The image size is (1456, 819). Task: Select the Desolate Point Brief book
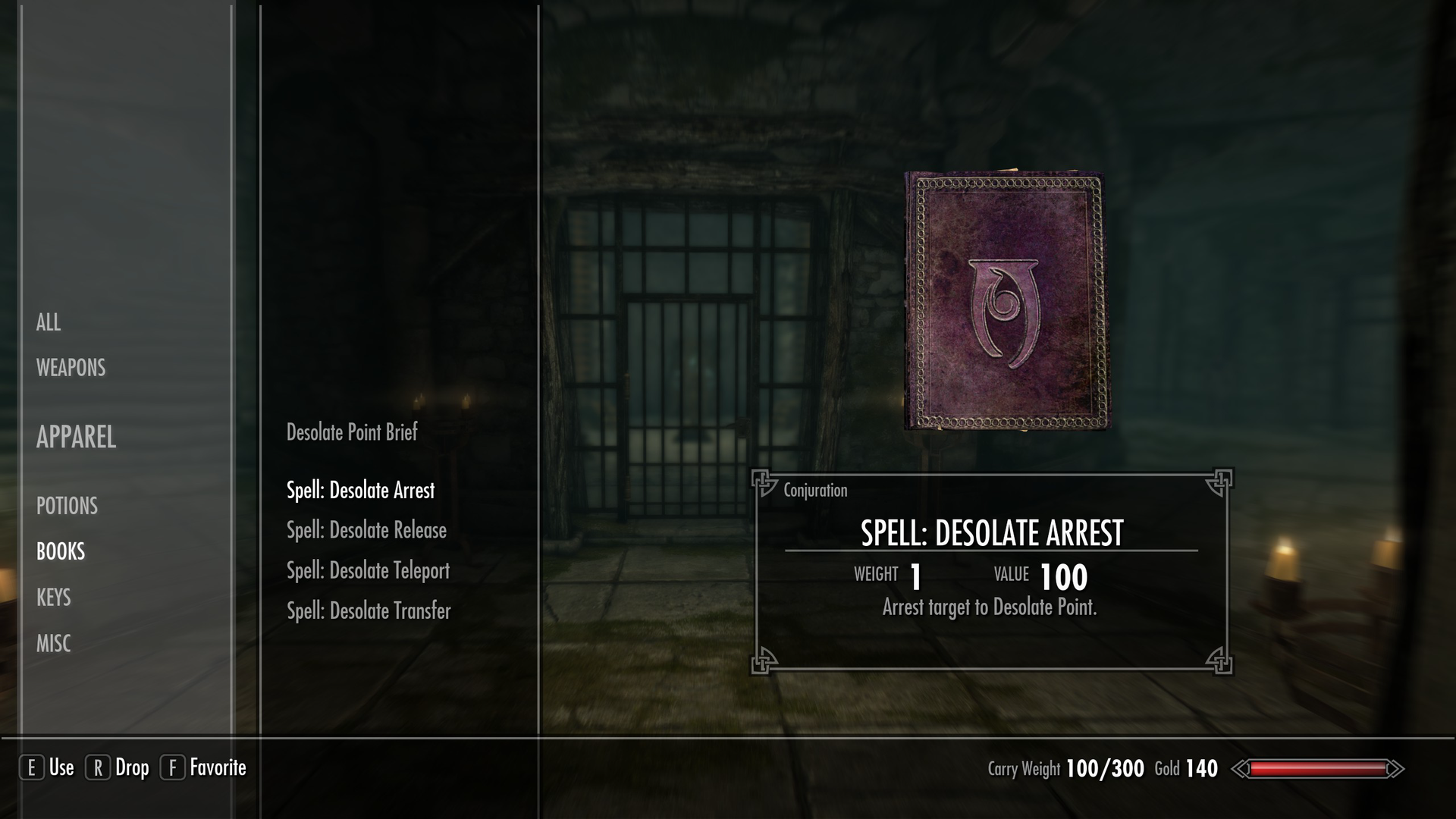(x=351, y=433)
